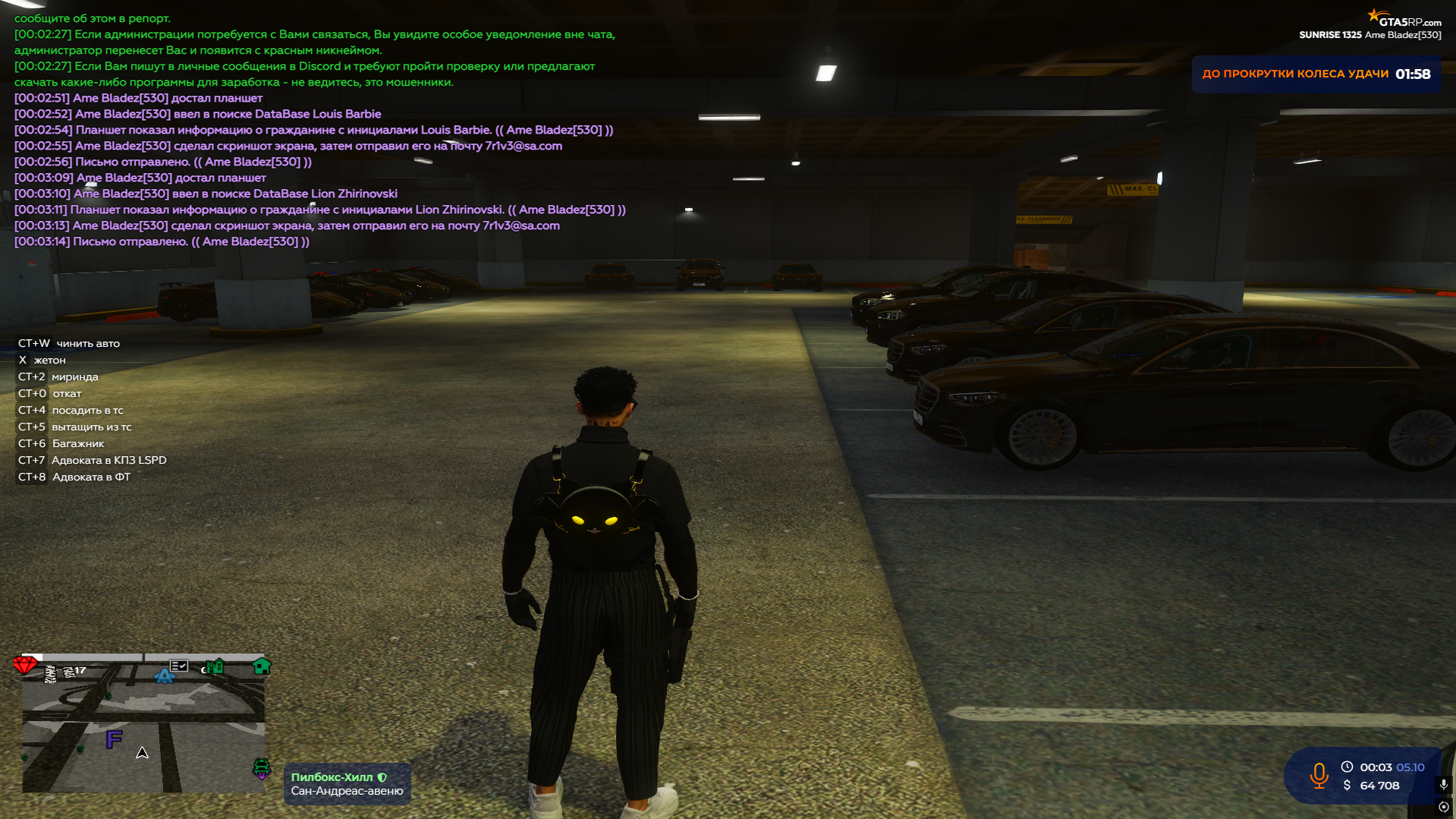Click the green car marker on minimap edge
The image size is (1456, 819).
click(x=261, y=768)
